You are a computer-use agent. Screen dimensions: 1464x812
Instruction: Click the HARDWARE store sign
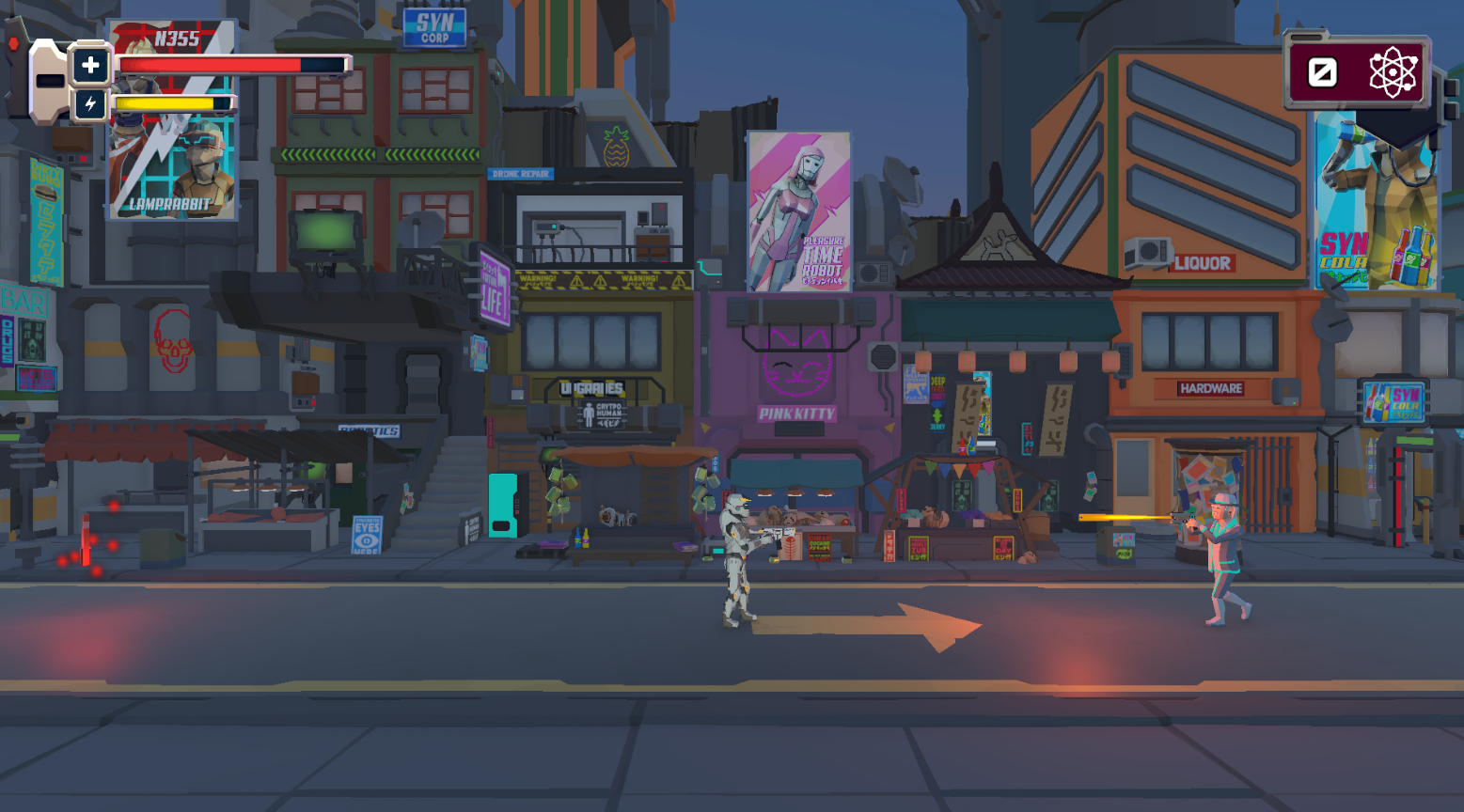click(1211, 387)
